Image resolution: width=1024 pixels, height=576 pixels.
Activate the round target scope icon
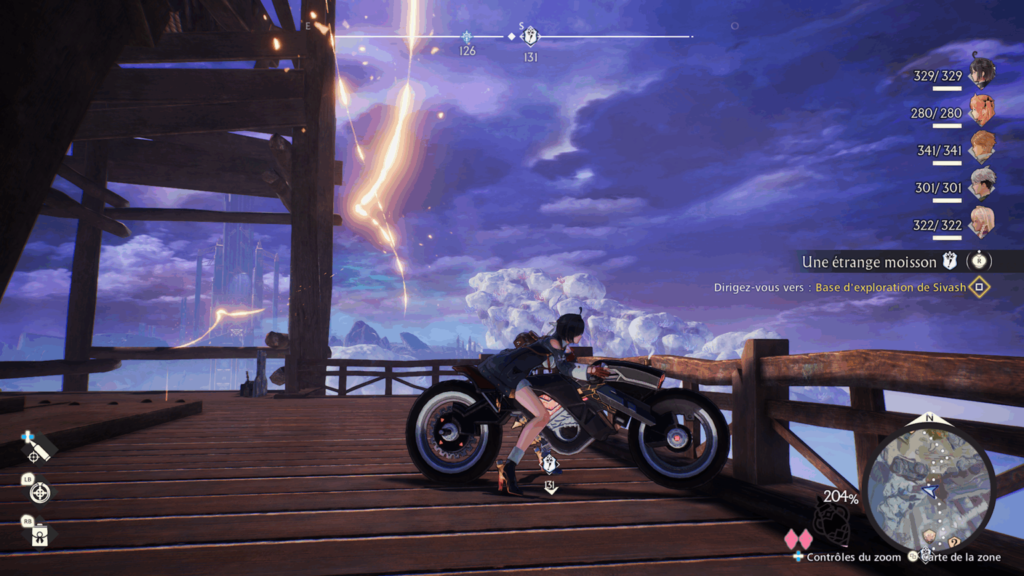(x=40, y=492)
